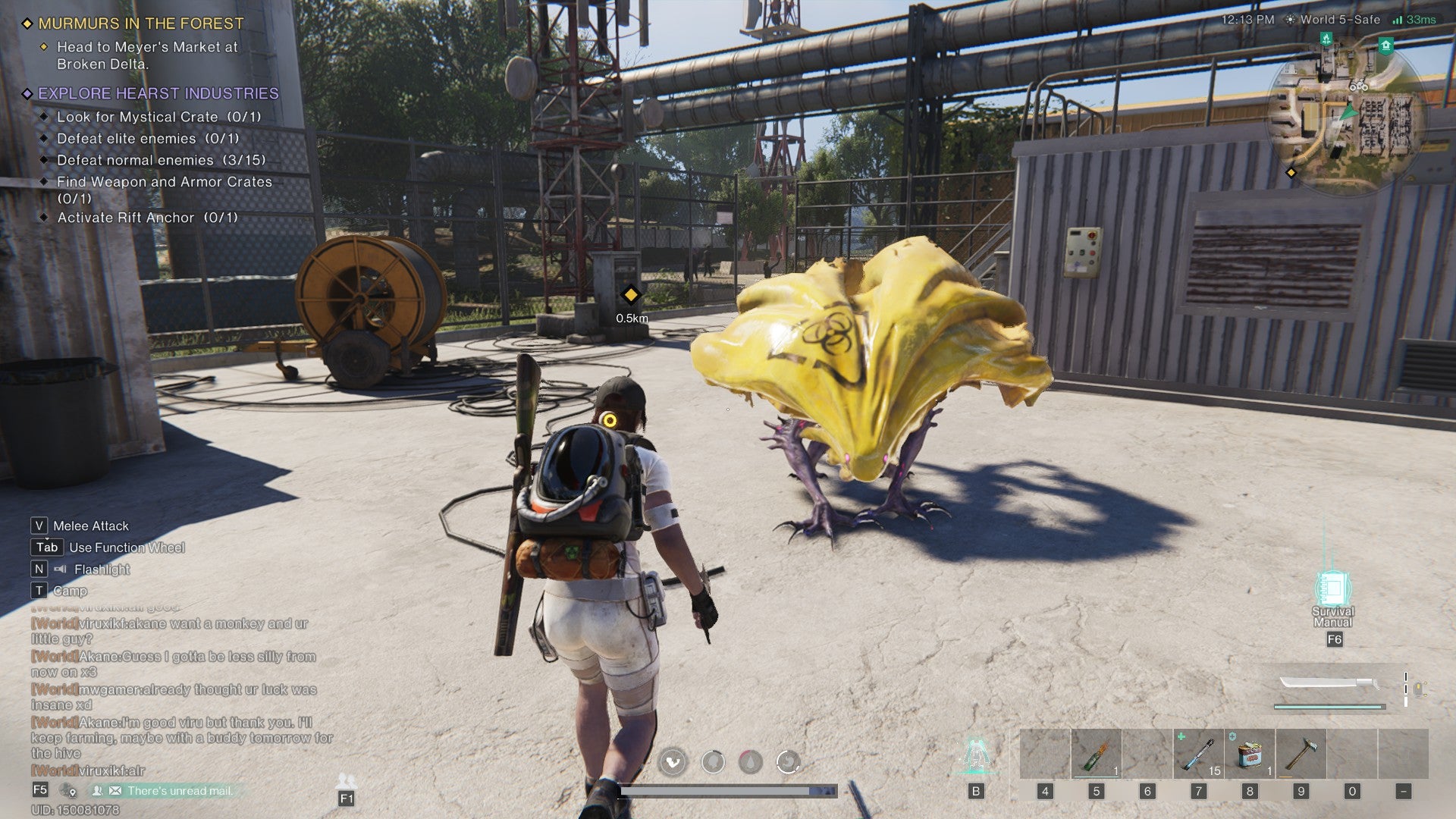Select the canned food hotbar slot

pos(1250,755)
